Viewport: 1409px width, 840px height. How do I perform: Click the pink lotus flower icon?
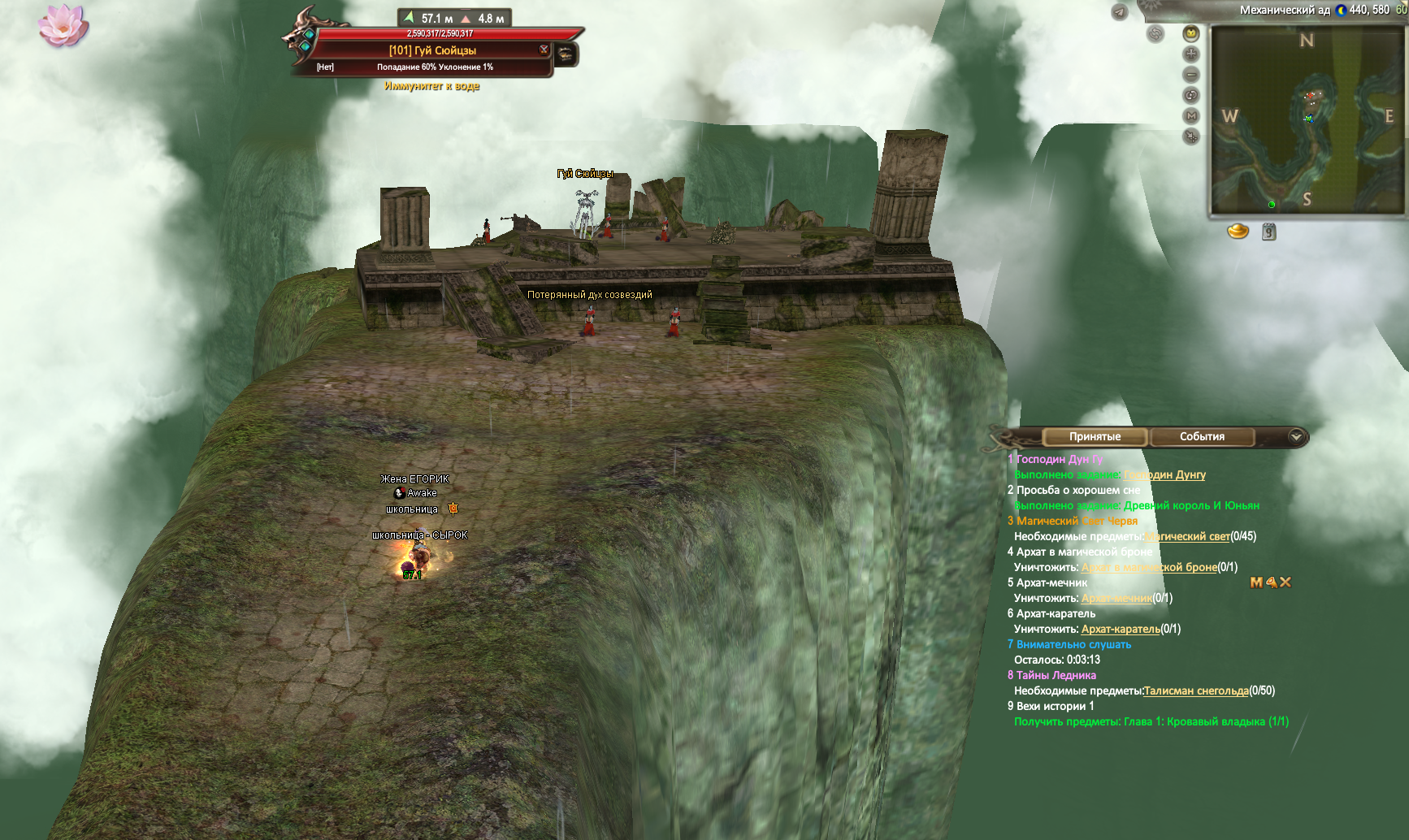(63, 24)
